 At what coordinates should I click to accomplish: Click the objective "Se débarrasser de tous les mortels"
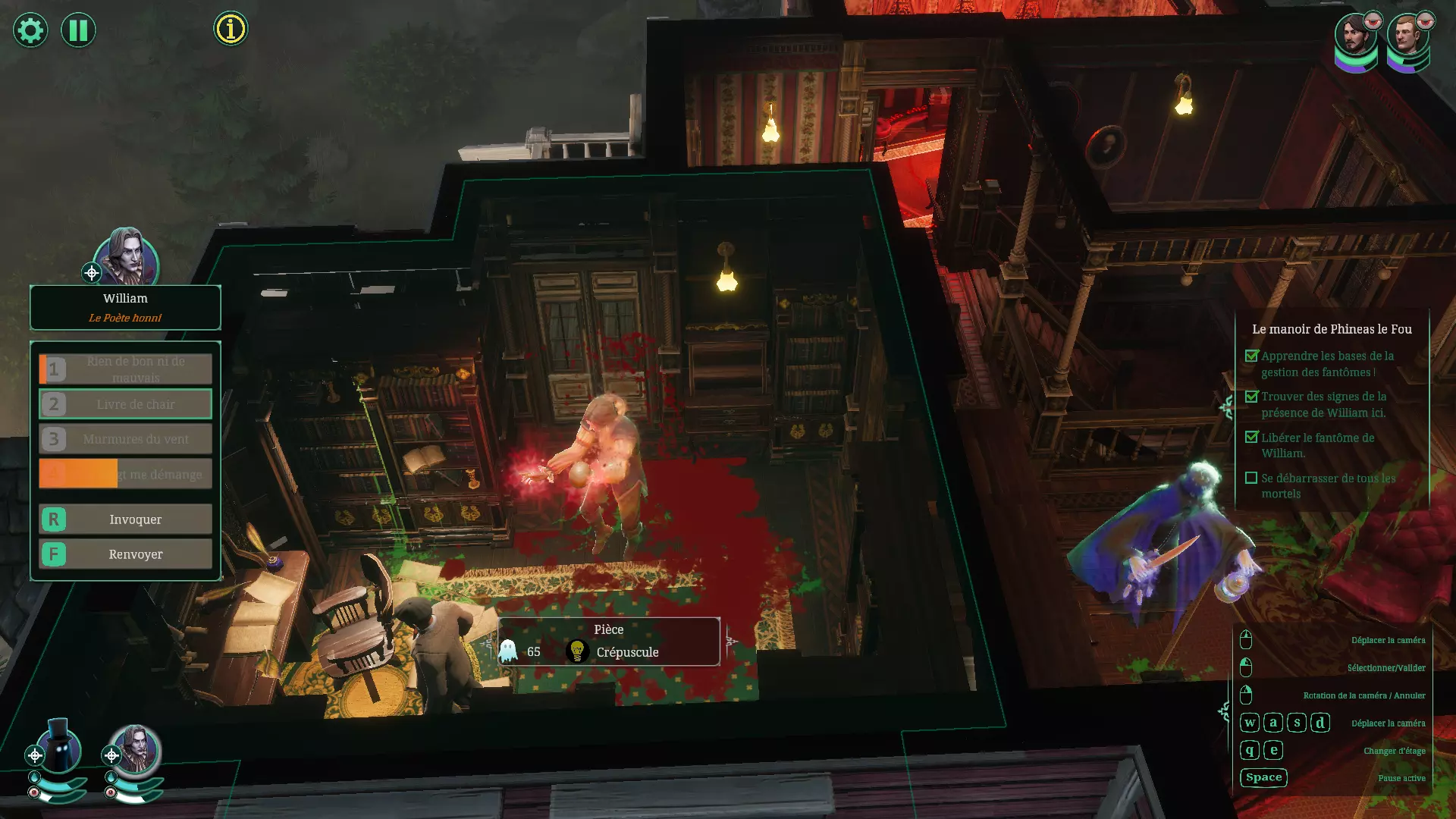pyautogui.click(x=1327, y=486)
